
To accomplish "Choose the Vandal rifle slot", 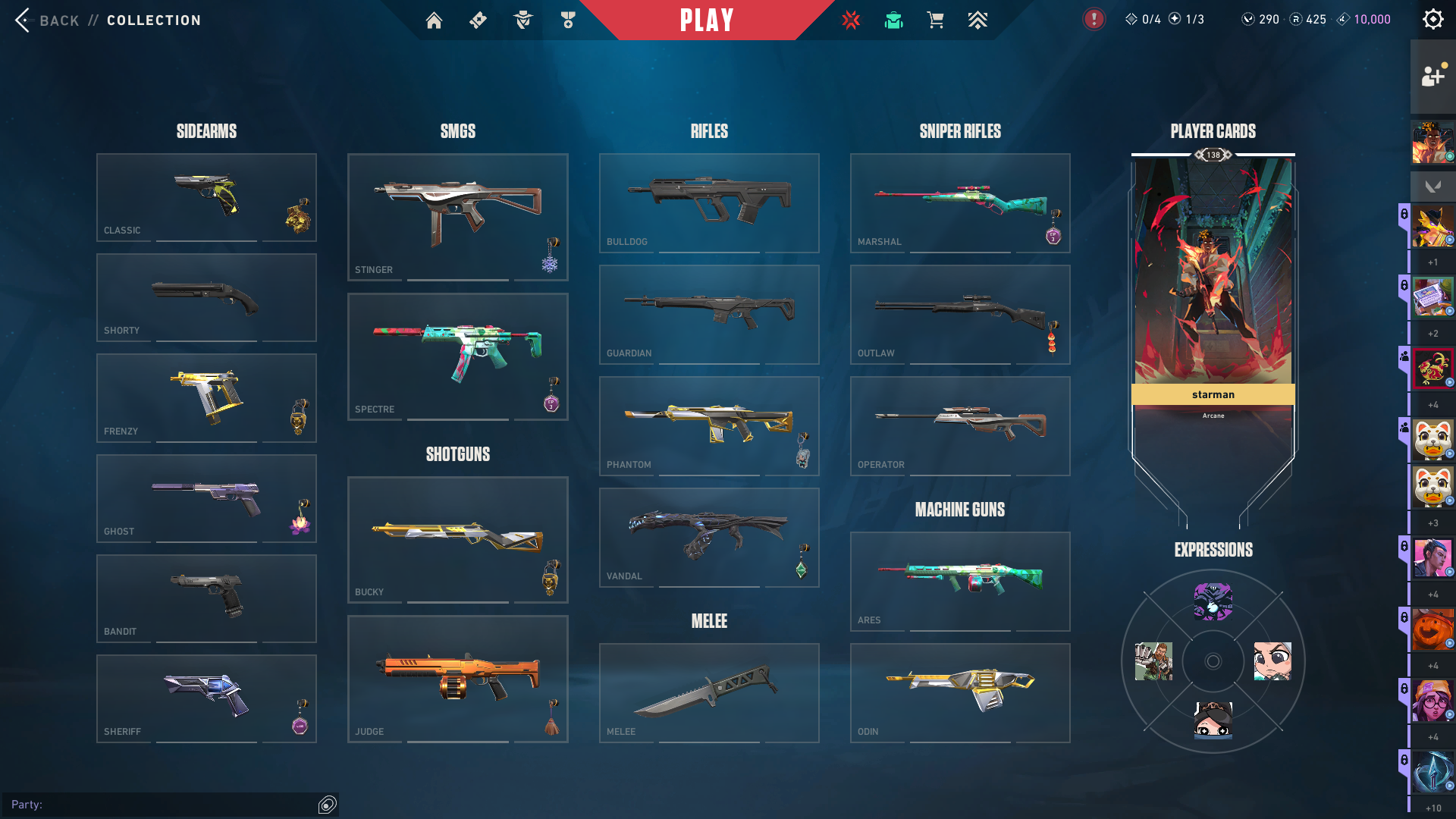I will (x=708, y=537).
